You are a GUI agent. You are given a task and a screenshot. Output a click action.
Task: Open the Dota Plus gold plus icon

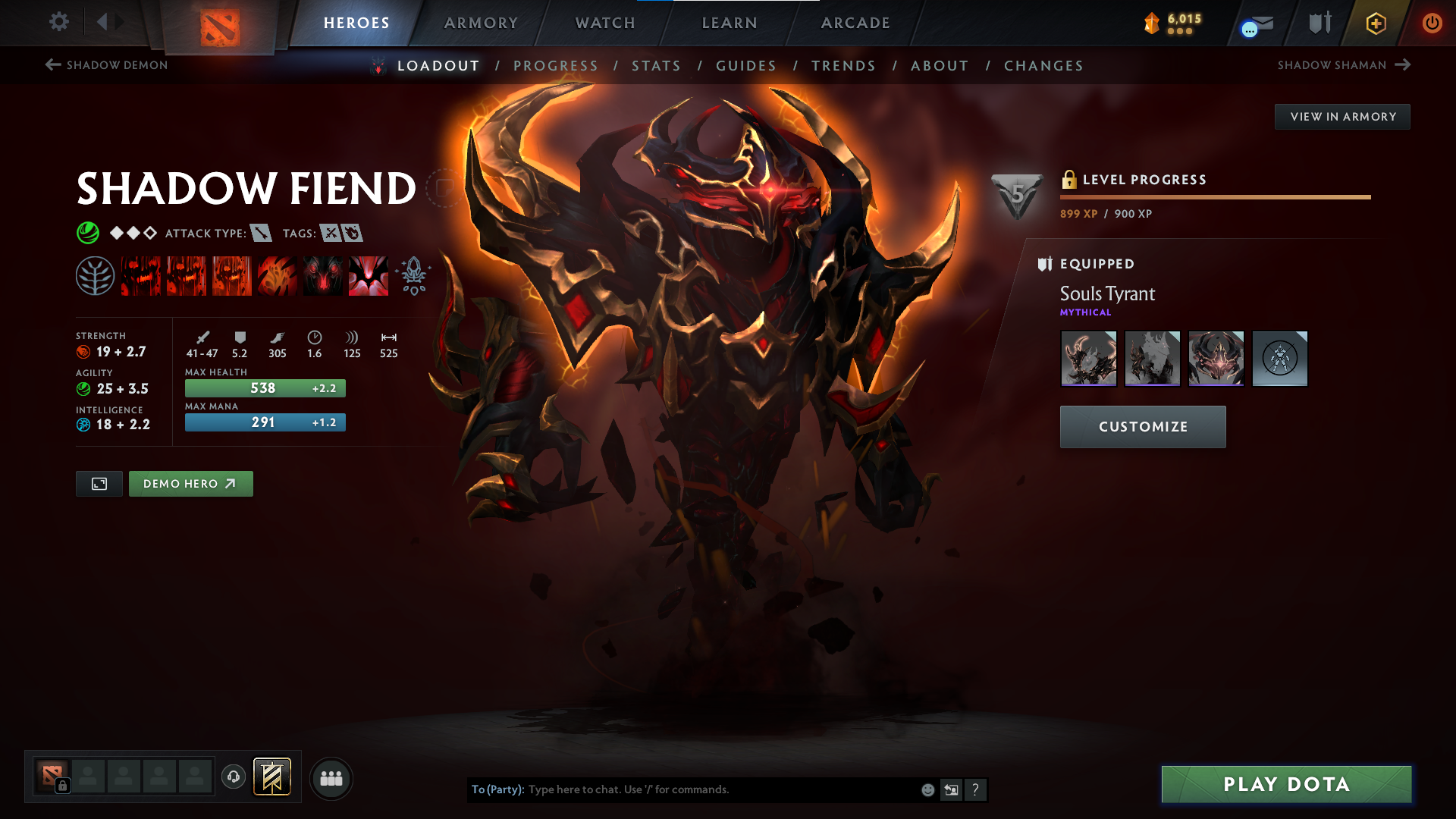1375,23
